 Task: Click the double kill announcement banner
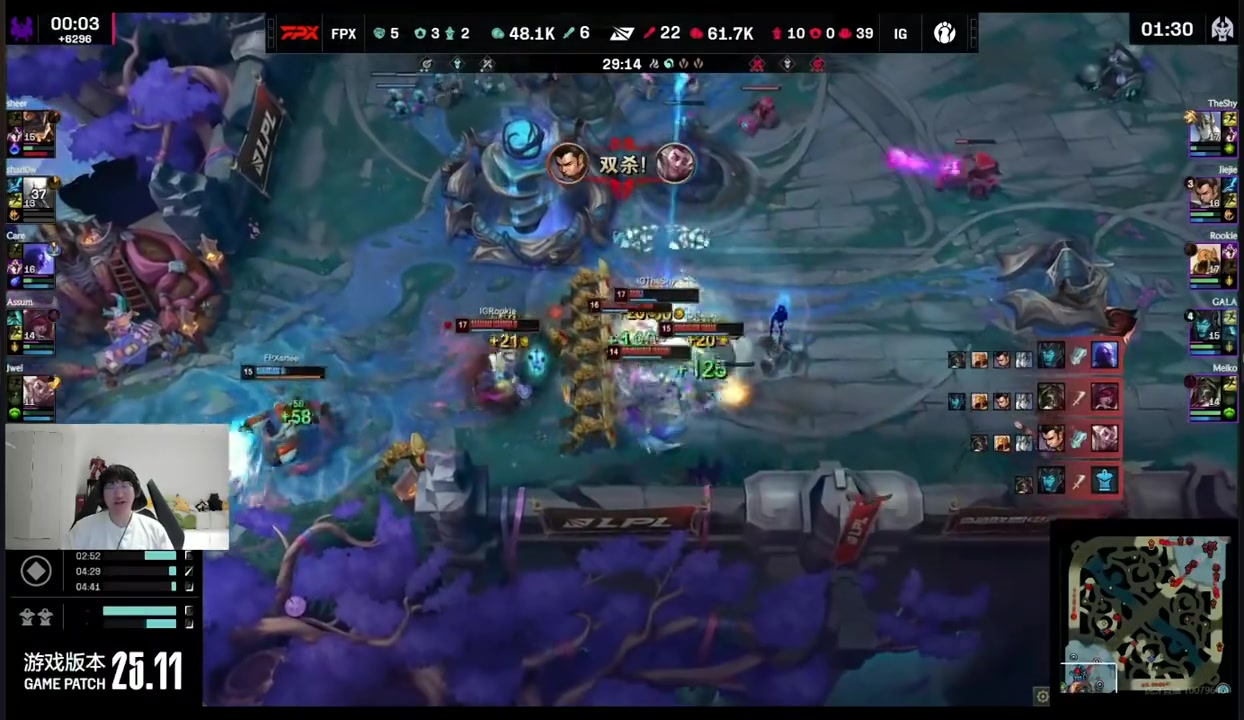tap(622, 164)
